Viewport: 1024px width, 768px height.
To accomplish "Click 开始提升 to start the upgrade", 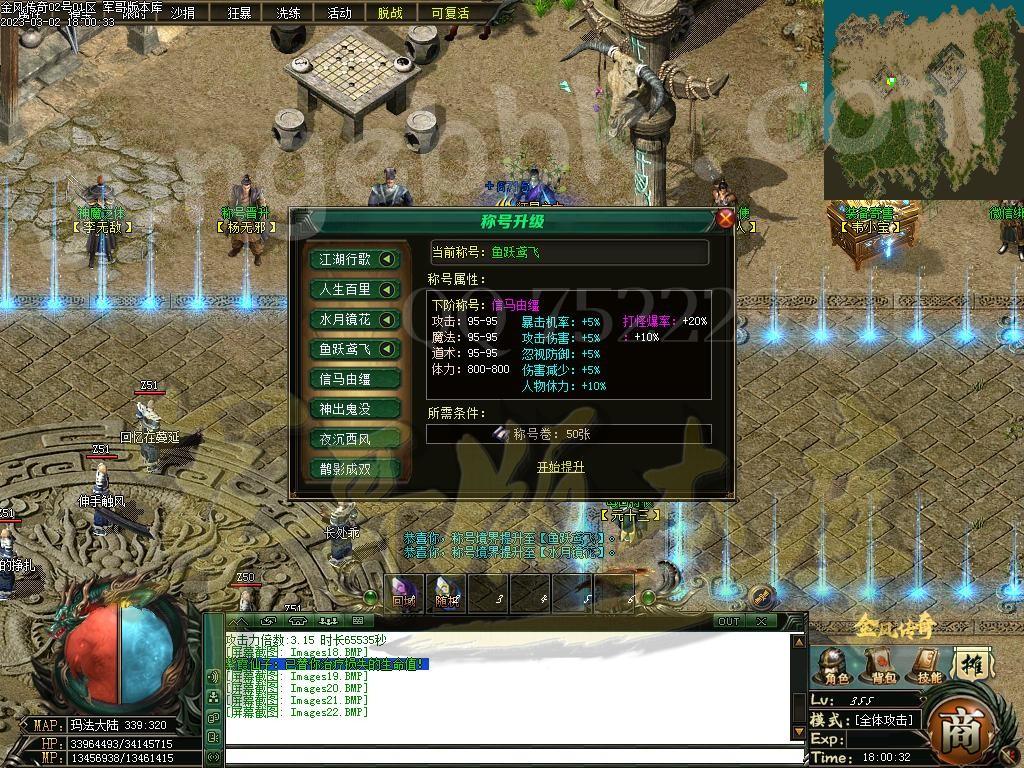I will (560, 467).
